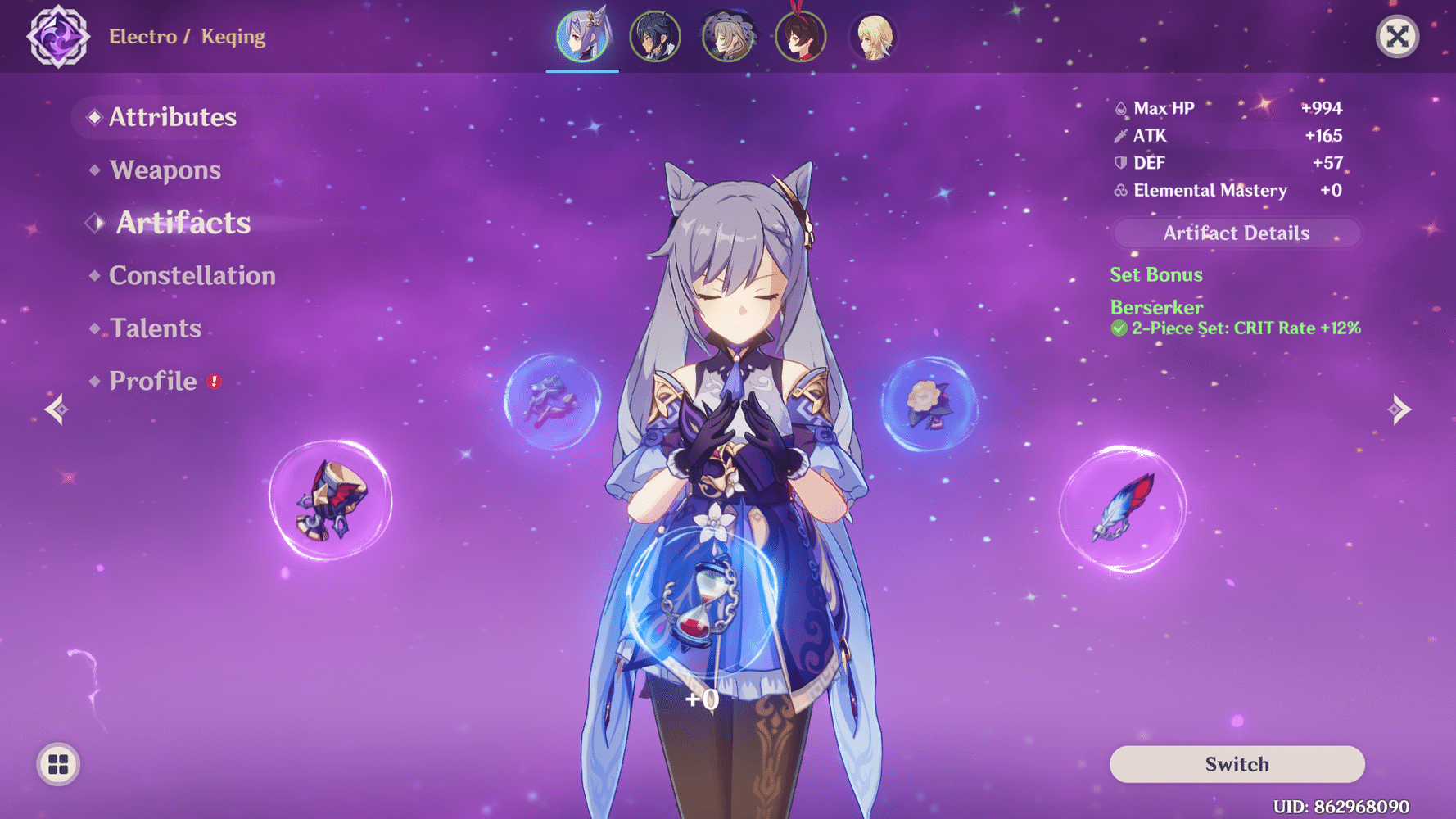Open the Circlet artifact on Keqing's left
Viewport: 1456px width, 819px height.
553,403
